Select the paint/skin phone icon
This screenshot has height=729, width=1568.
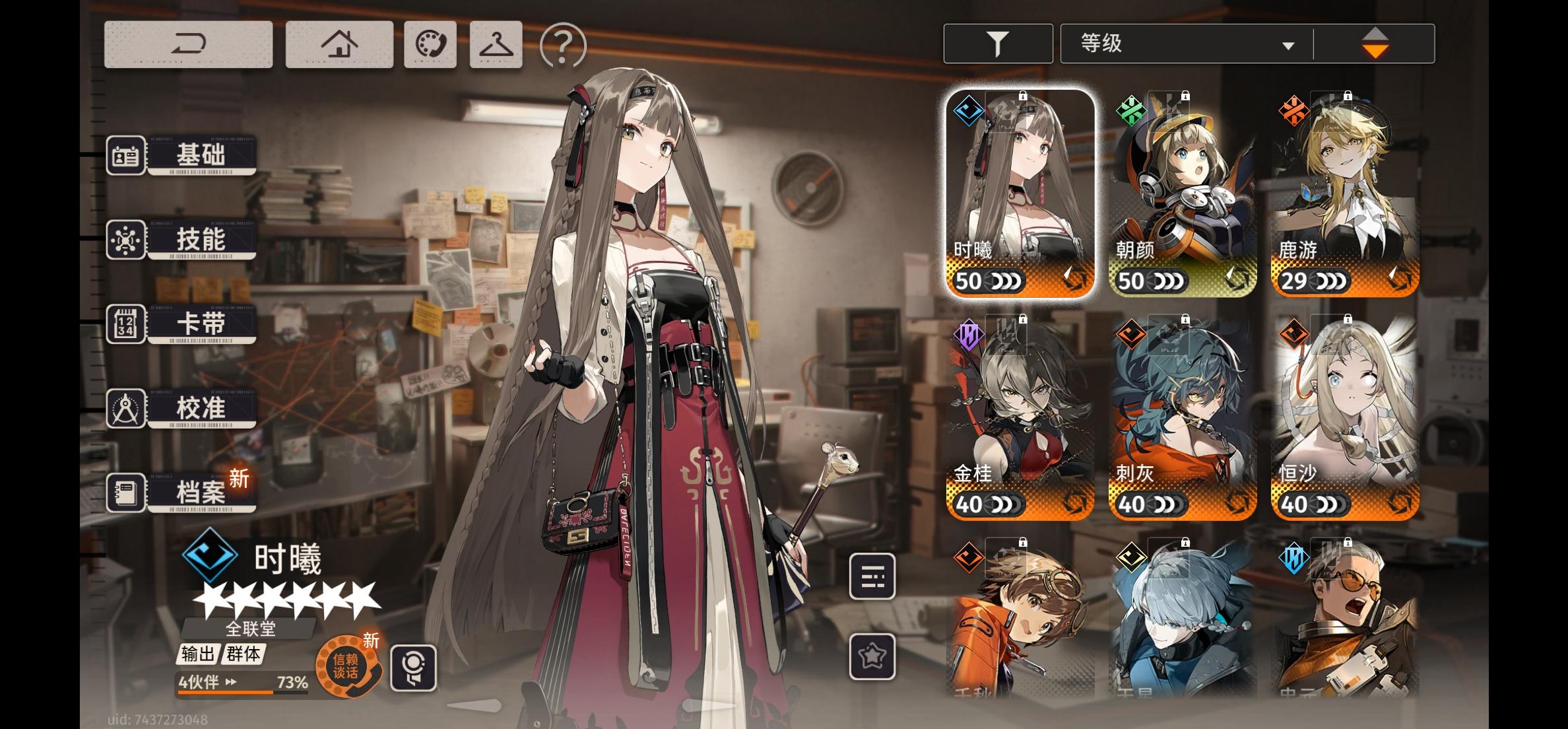(x=430, y=44)
